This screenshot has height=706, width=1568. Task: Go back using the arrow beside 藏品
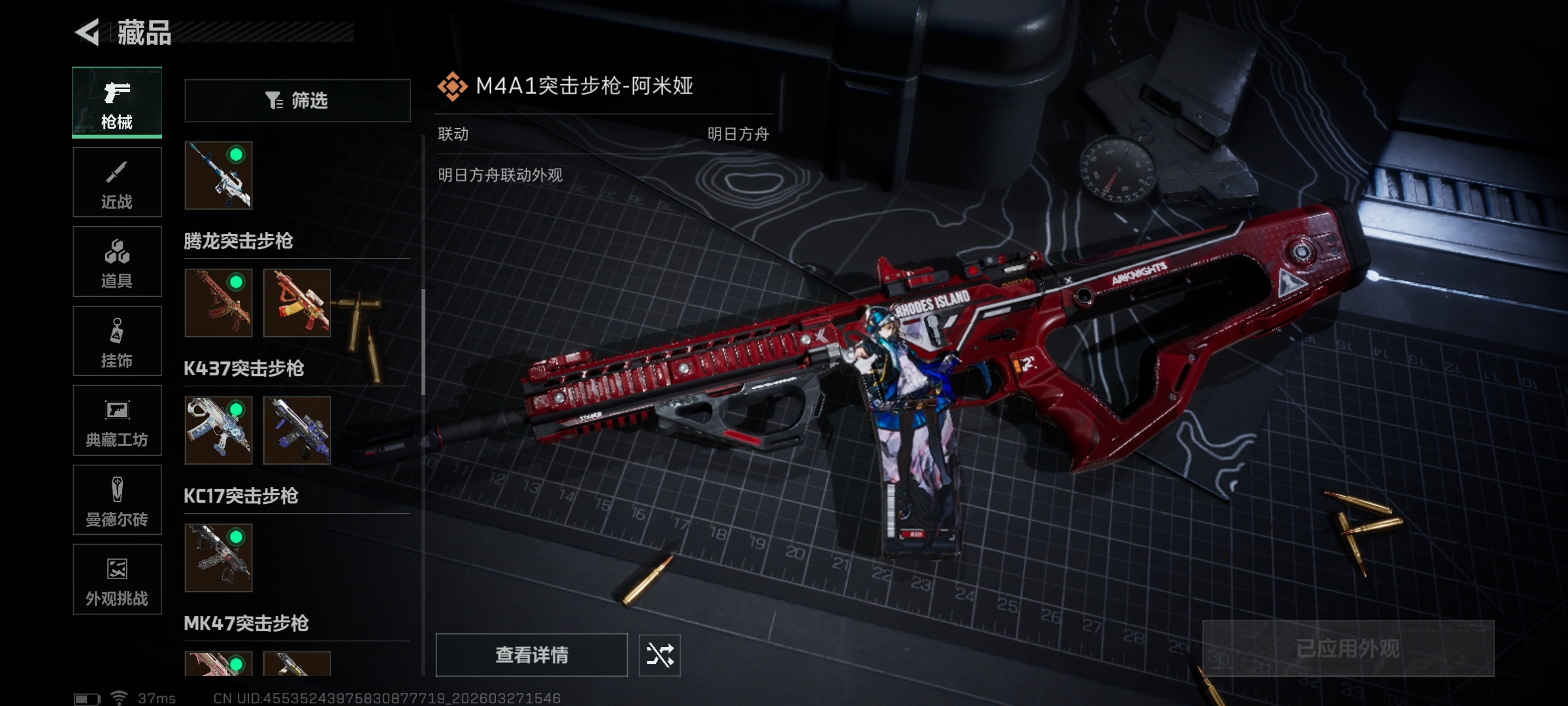(x=88, y=32)
